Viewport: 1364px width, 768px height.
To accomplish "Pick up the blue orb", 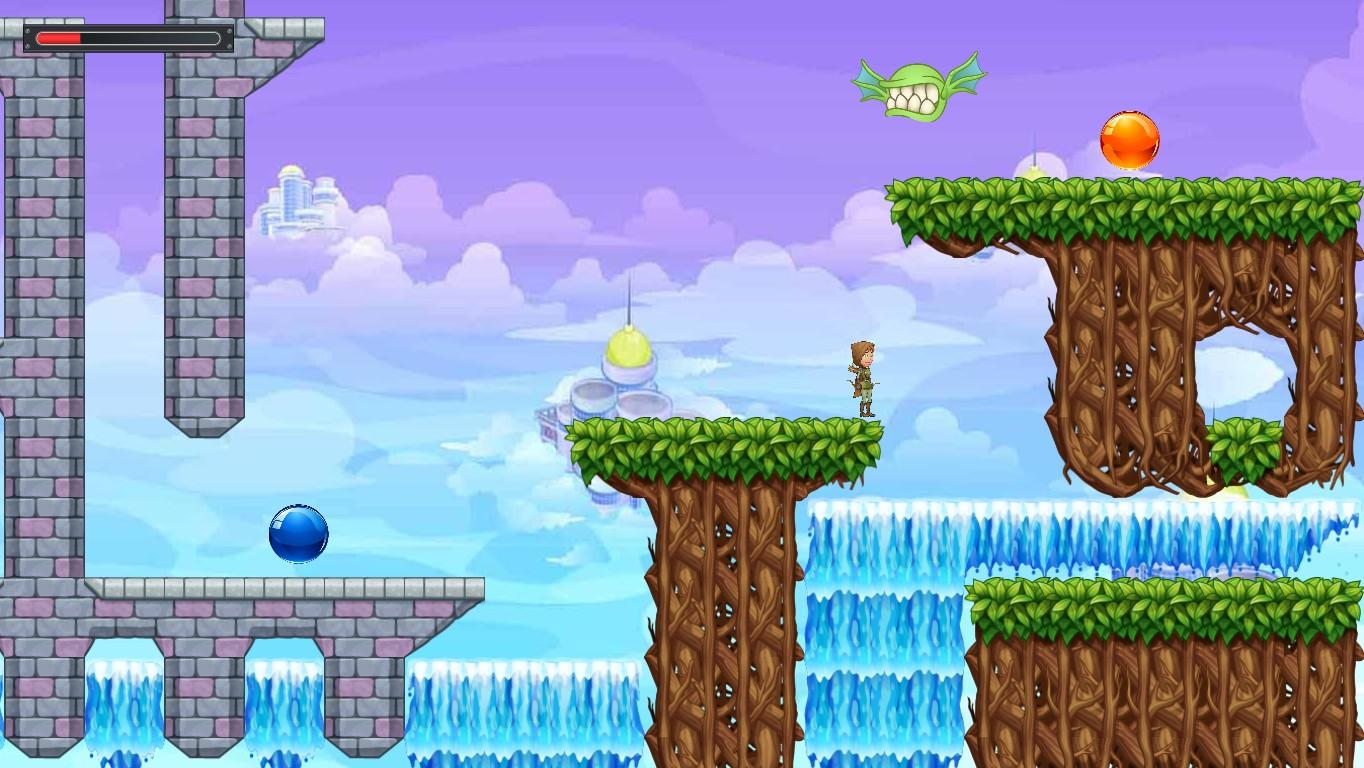I will tap(298, 532).
